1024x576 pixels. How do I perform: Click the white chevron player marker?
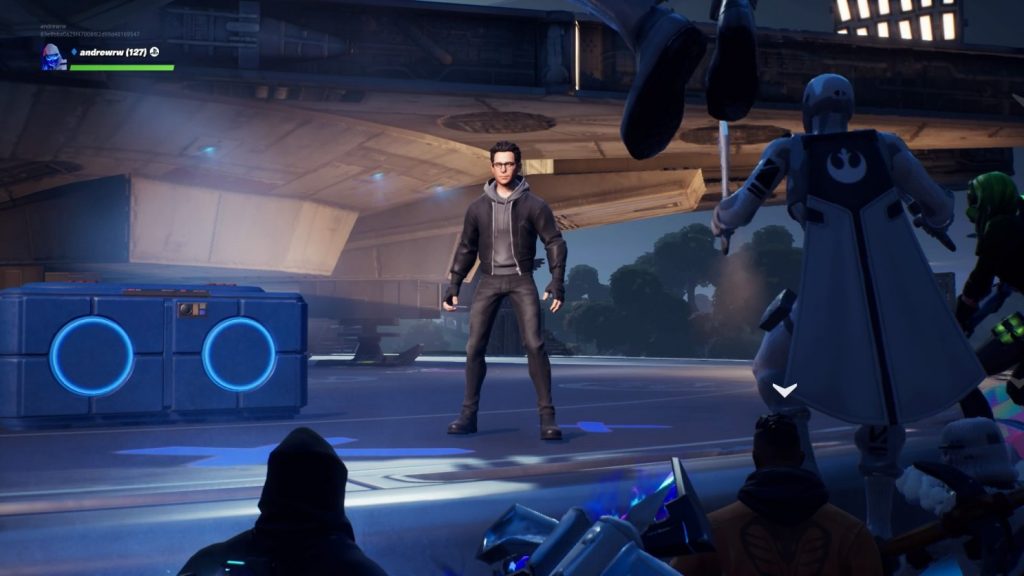[x=784, y=389]
